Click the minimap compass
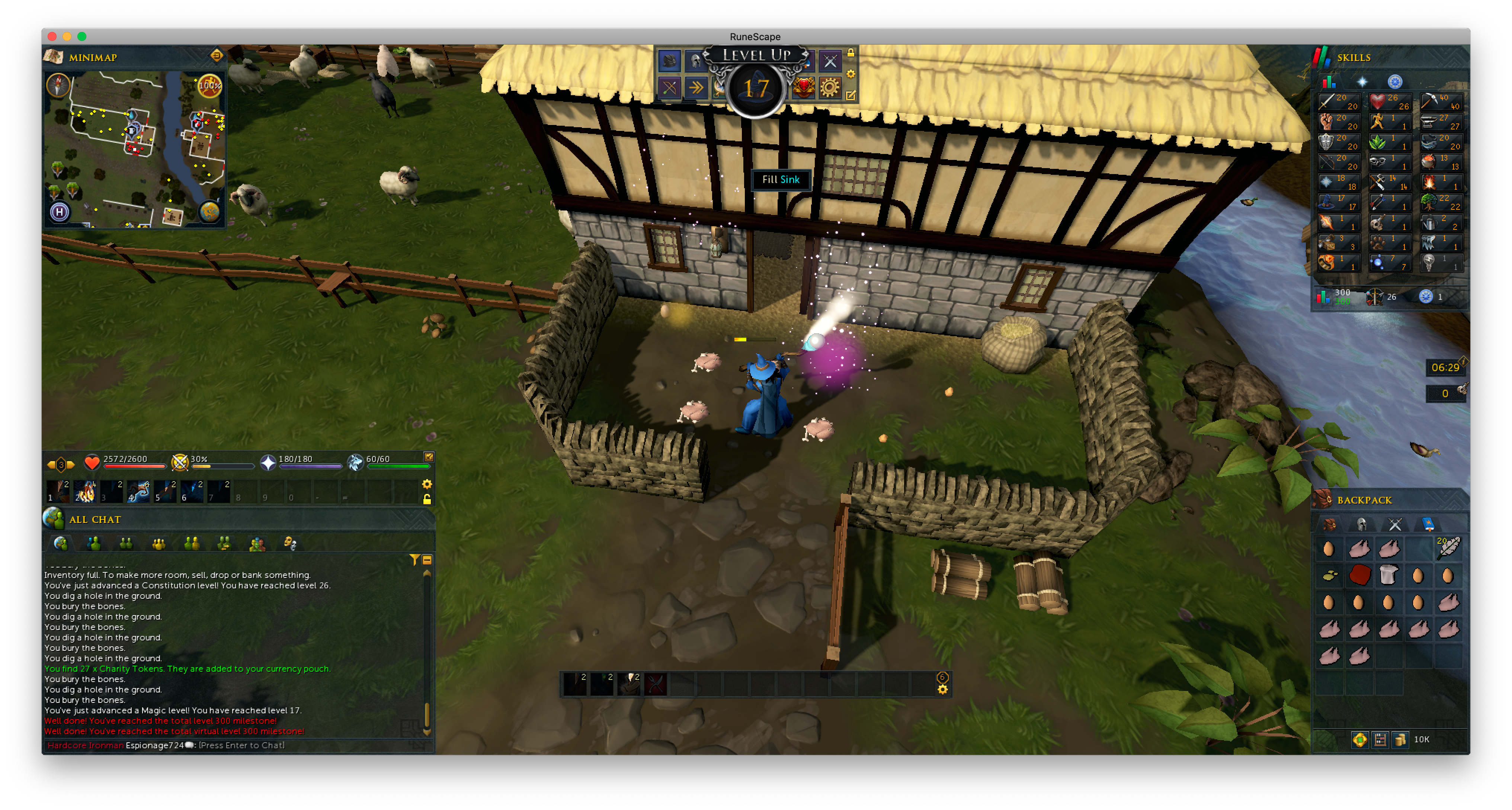This screenshot has width=1512, height=810. pyautogui.click(x=58, y=85)
